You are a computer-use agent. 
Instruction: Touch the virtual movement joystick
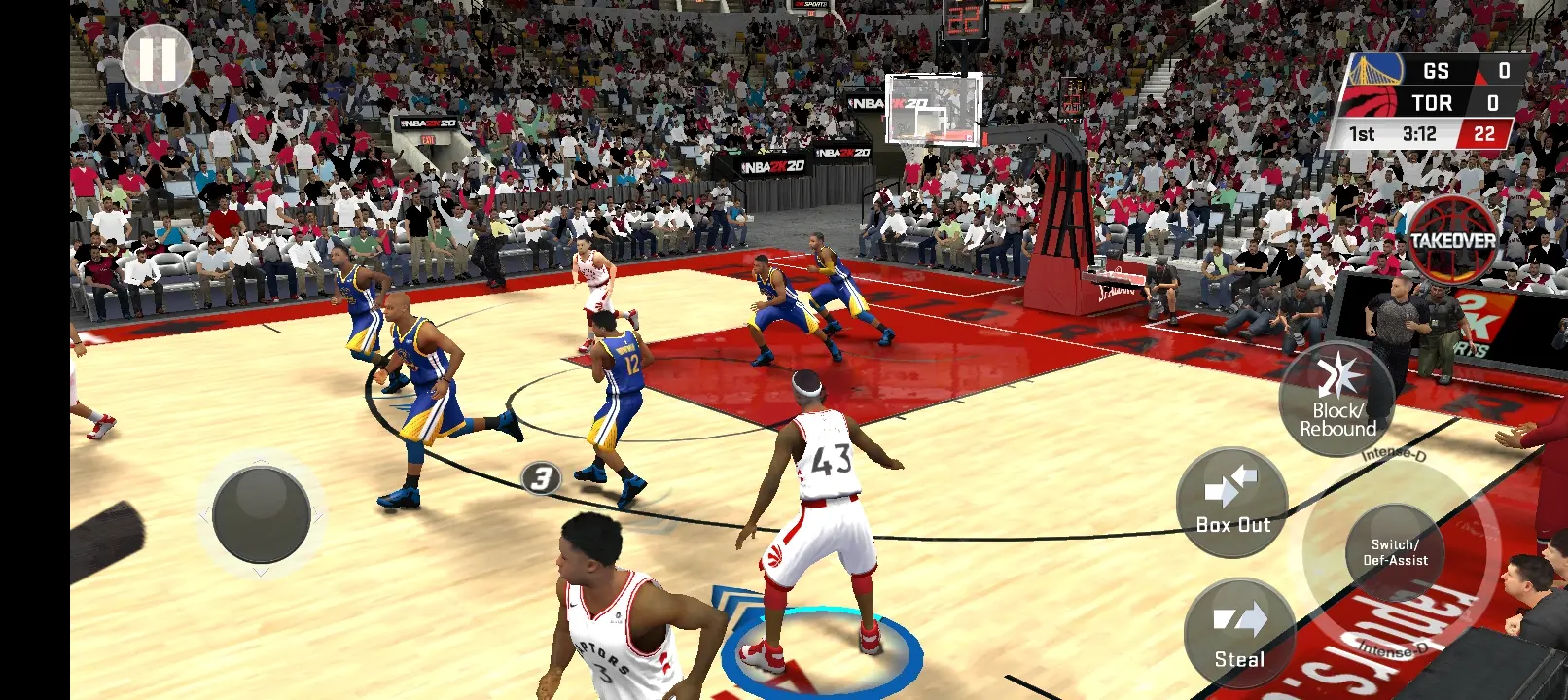(x=261, y=514)
